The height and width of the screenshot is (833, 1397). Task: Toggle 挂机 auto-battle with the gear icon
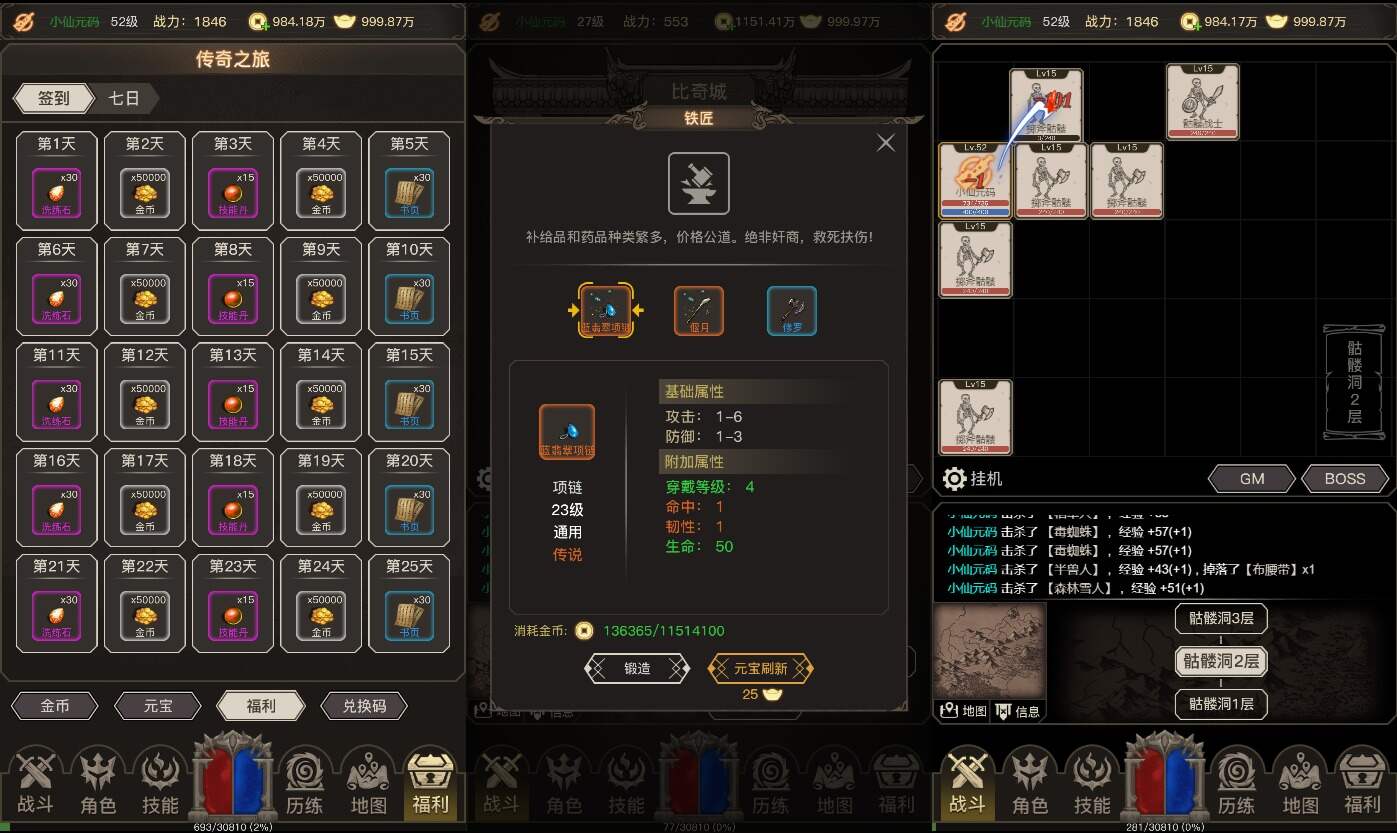pyautogui.click(x=955, y=478)
